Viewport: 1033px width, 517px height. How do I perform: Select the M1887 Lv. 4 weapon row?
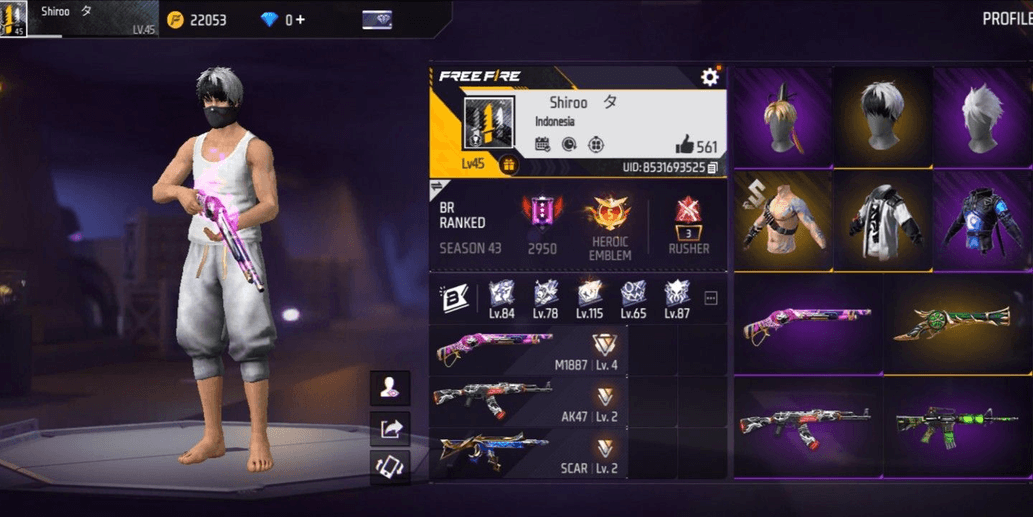pyautogui.click(x=528, y=349)
